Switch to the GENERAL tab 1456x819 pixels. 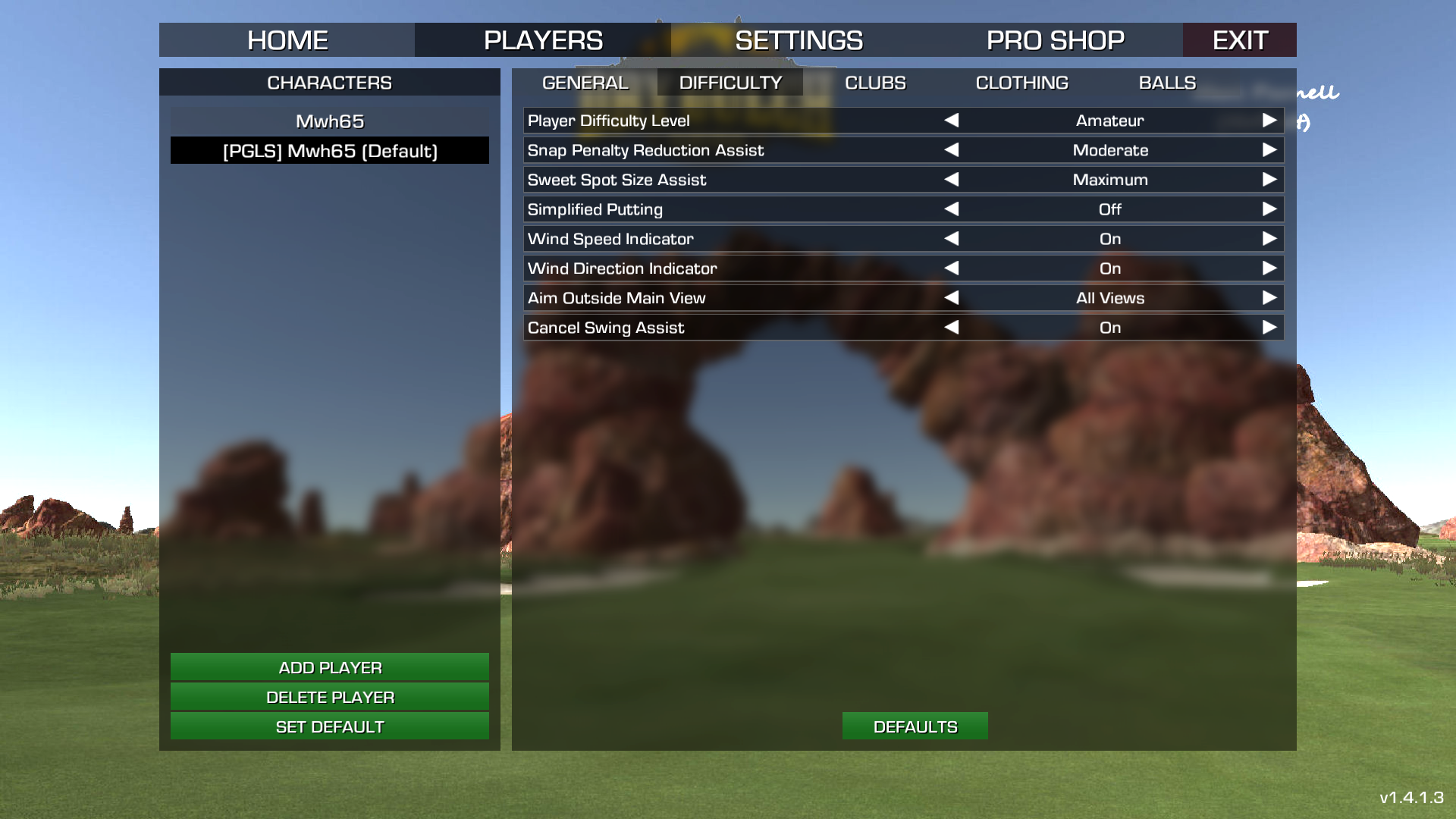(585, 83)
